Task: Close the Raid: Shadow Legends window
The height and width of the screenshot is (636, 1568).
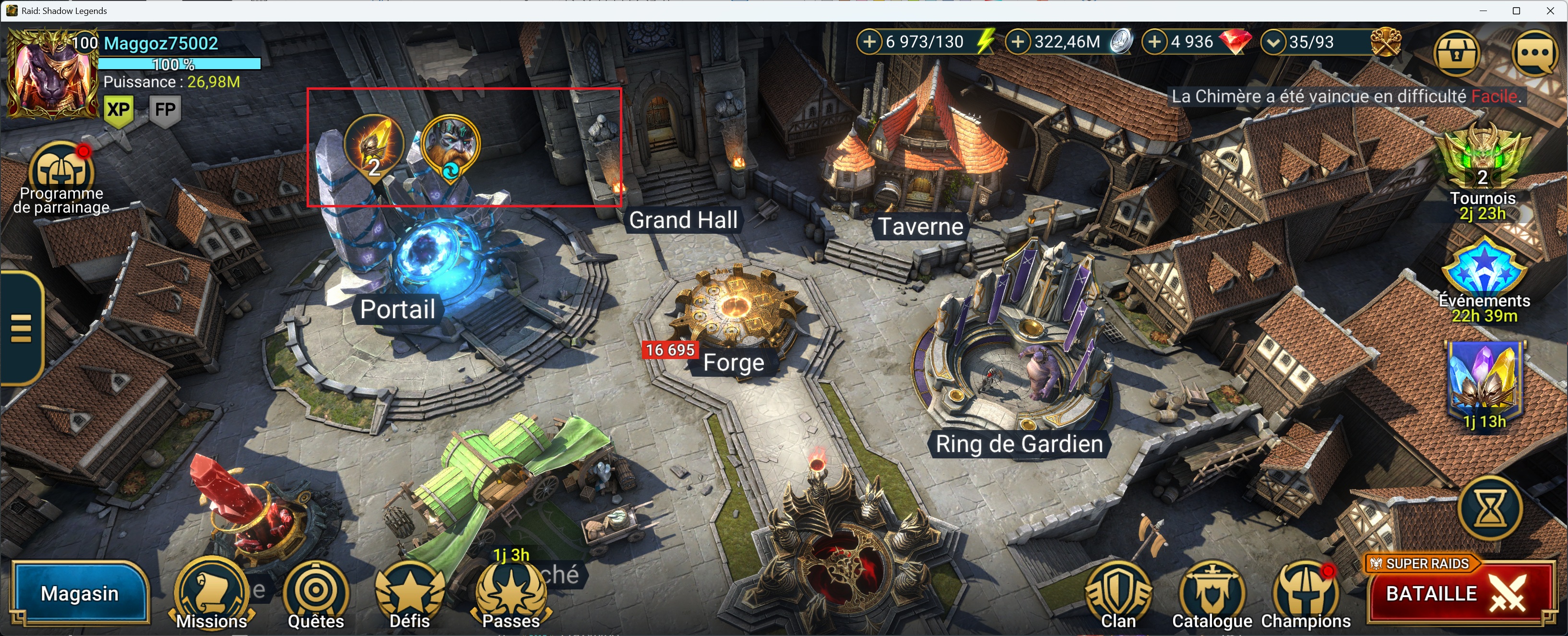Action: point(1550,11)
